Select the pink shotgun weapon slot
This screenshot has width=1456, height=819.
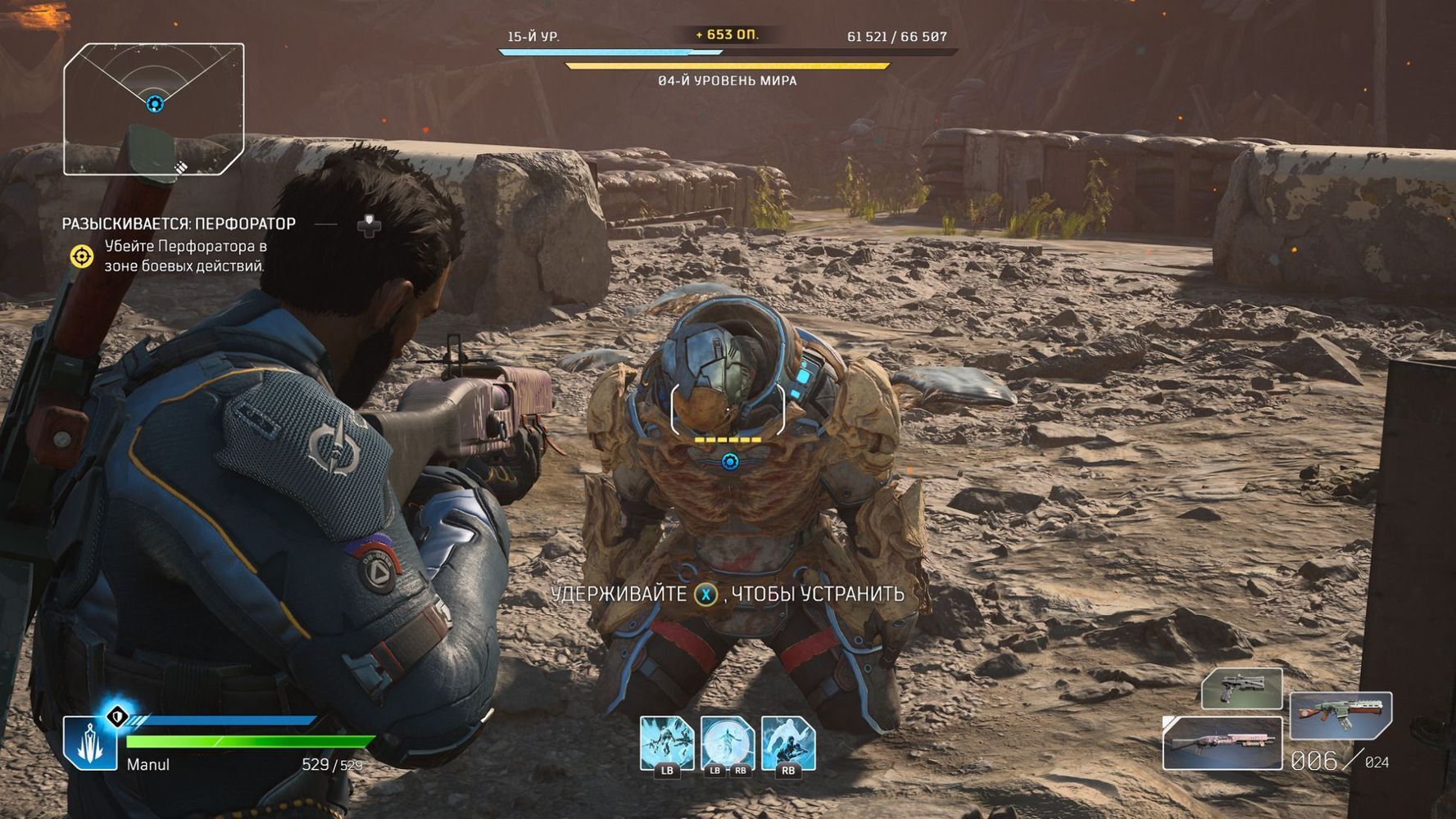pos(1222,743)
